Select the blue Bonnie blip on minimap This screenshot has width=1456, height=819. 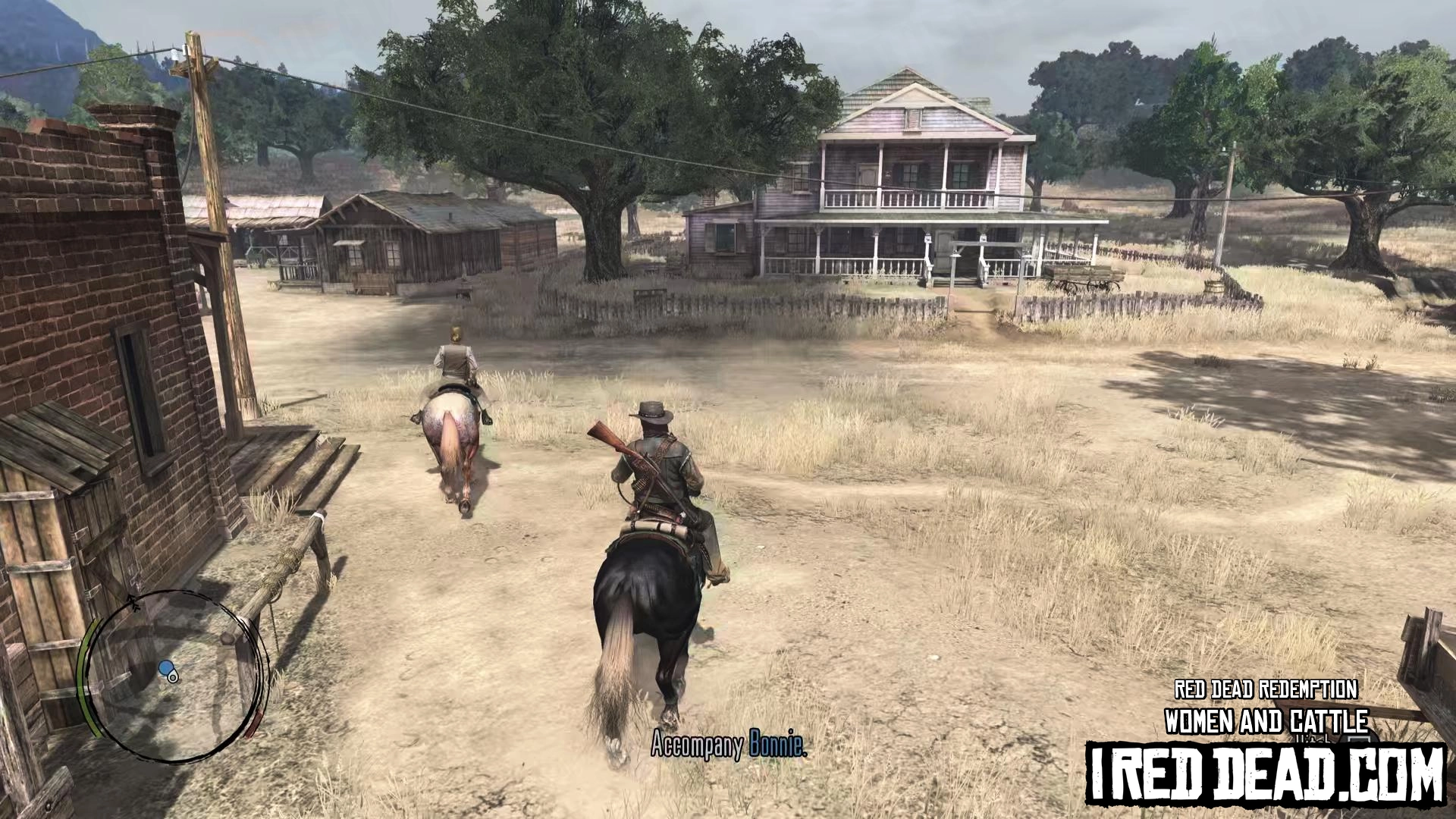click(x=166, y=668)
